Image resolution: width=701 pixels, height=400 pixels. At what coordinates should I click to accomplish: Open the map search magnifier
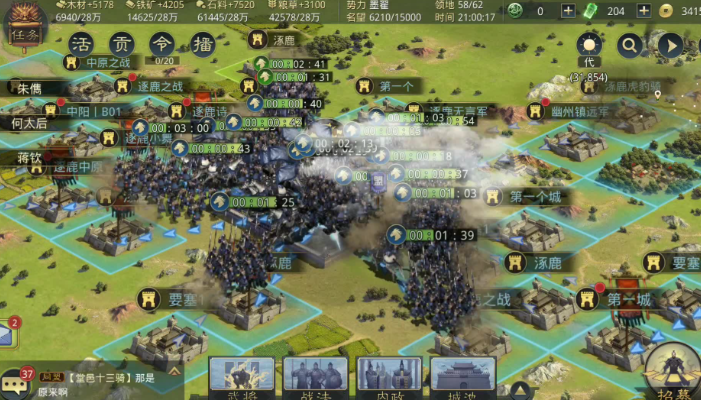pos(629,45)
